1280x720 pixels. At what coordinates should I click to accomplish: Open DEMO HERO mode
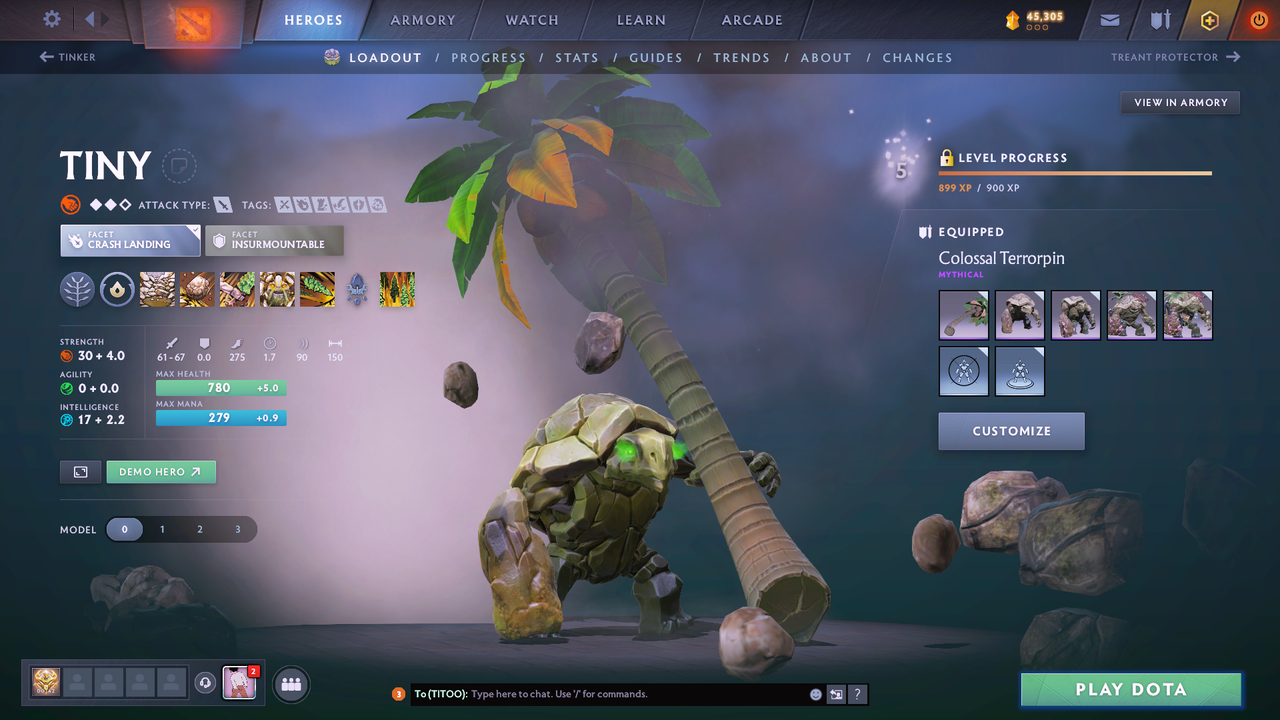pyautogui.click(x=161, y=471)
